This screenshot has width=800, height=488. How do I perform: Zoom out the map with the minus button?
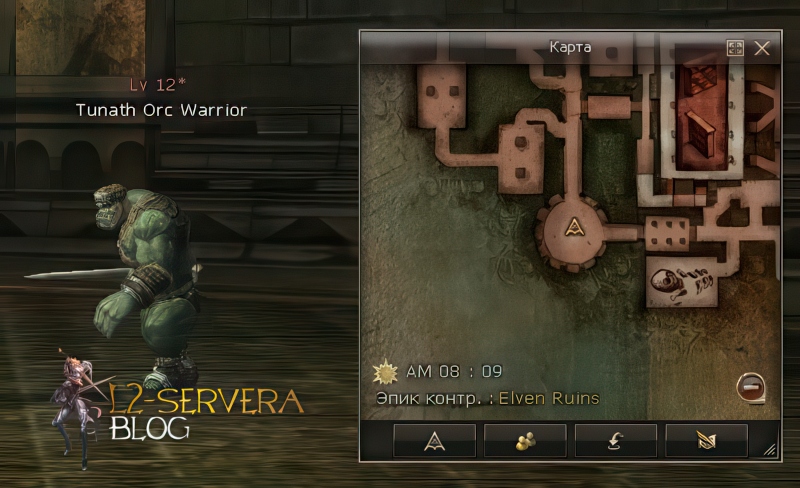tap(752, 387)
